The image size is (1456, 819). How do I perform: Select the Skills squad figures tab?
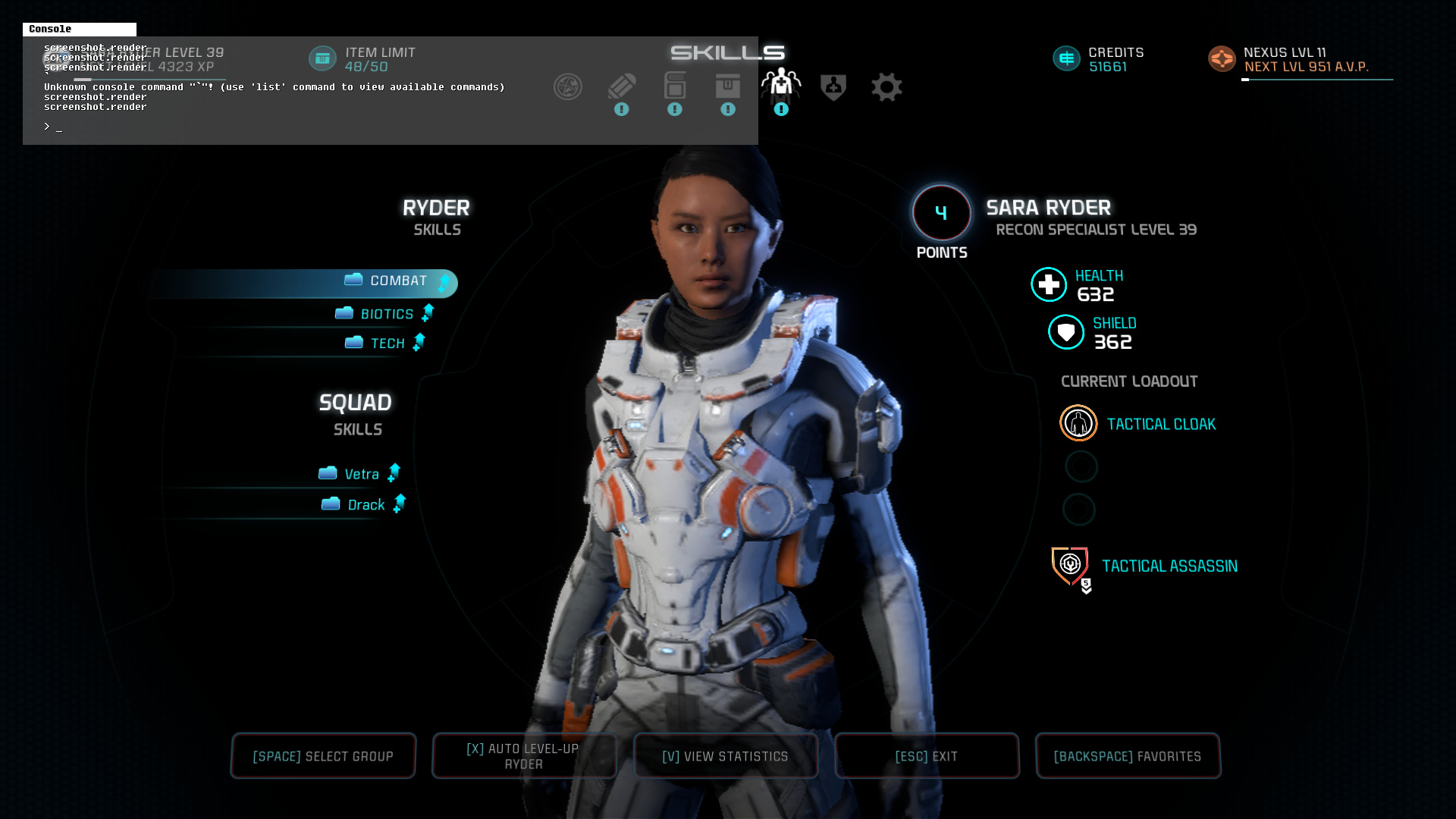781,85
